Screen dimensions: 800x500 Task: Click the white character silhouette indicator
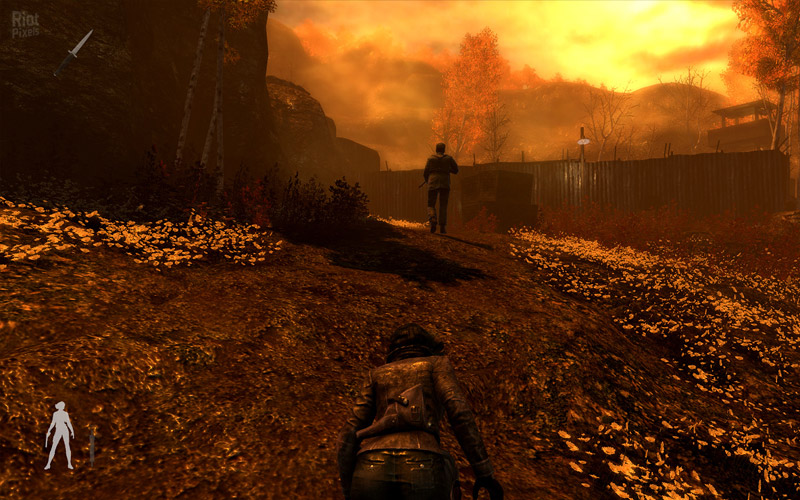[x=60, y=435]
